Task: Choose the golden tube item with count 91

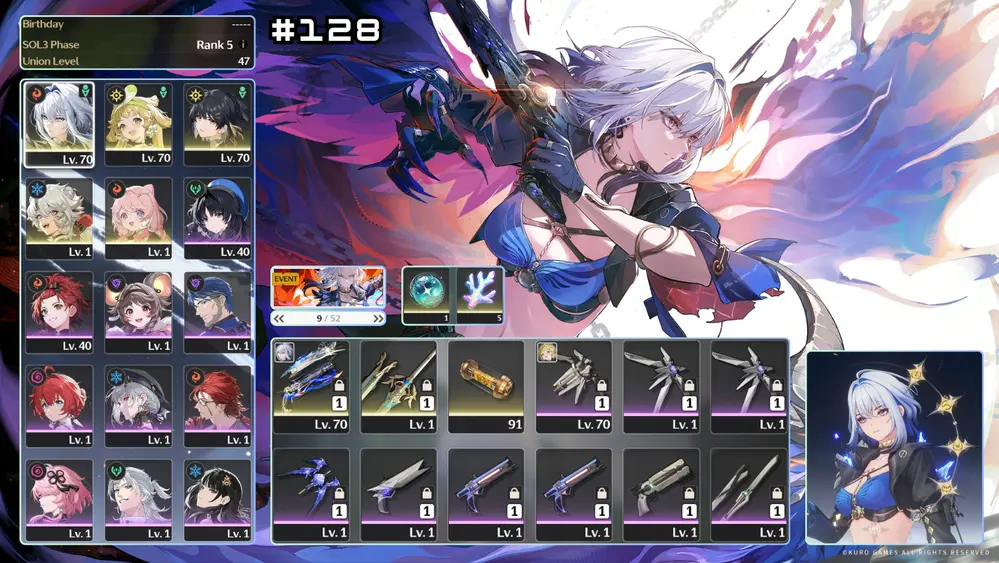Action: (x=486, y=385)
